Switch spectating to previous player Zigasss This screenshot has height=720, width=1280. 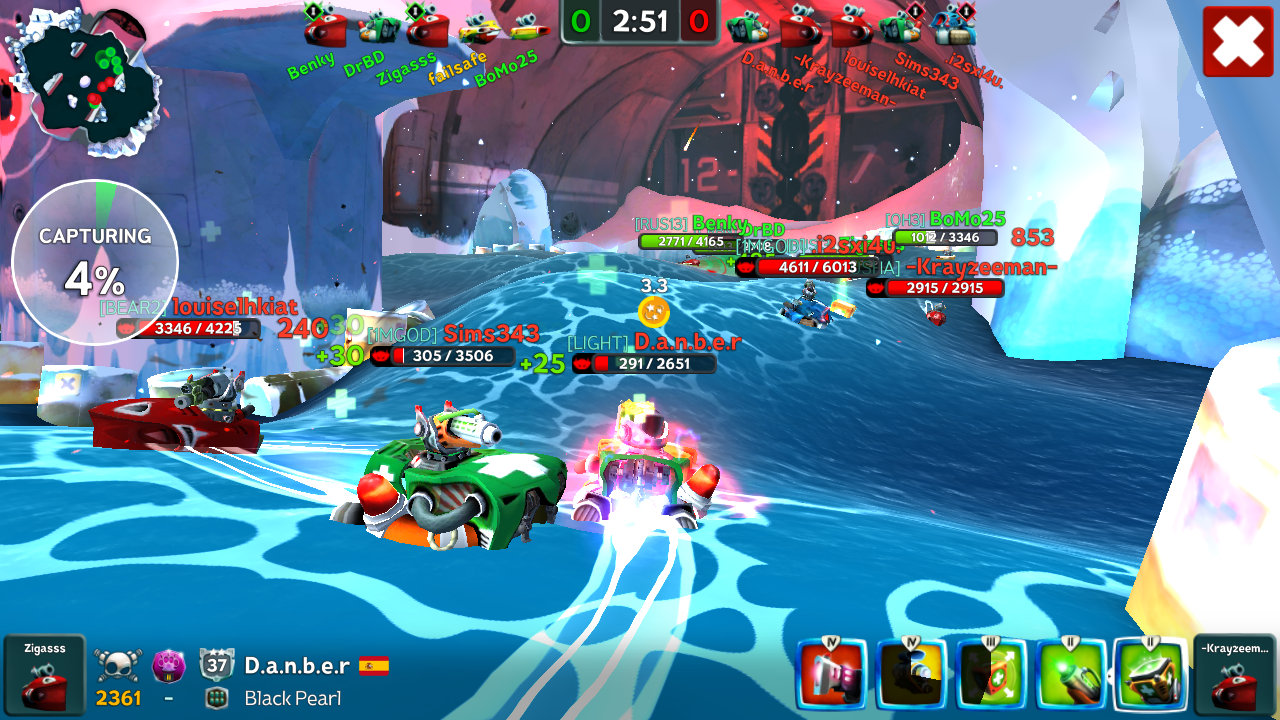pyautogui.click(x=44, y=675)
